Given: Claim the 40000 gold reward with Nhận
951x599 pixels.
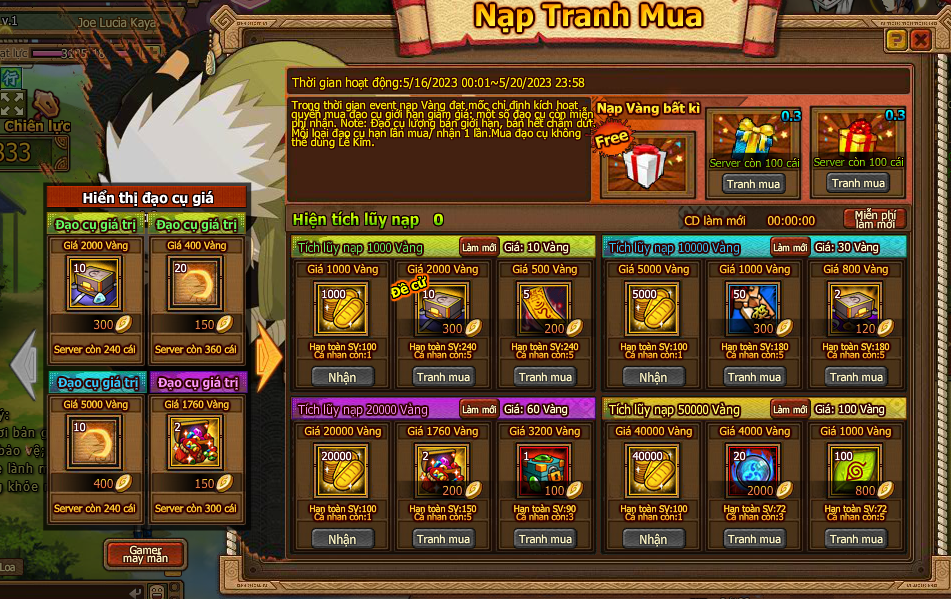Looking at the screenshot, I should (x=653, y=539).
